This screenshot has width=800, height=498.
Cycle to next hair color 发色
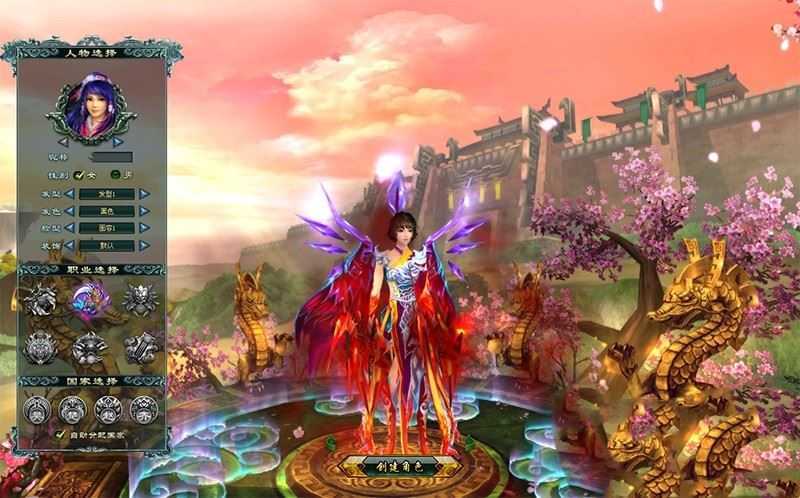point(145,211)
